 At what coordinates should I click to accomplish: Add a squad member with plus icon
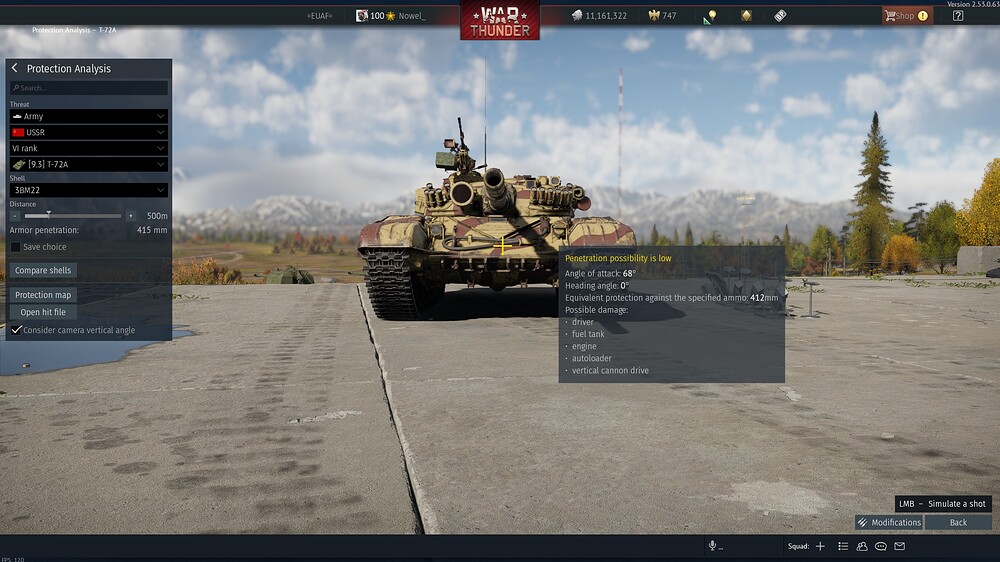pos(820,546)
